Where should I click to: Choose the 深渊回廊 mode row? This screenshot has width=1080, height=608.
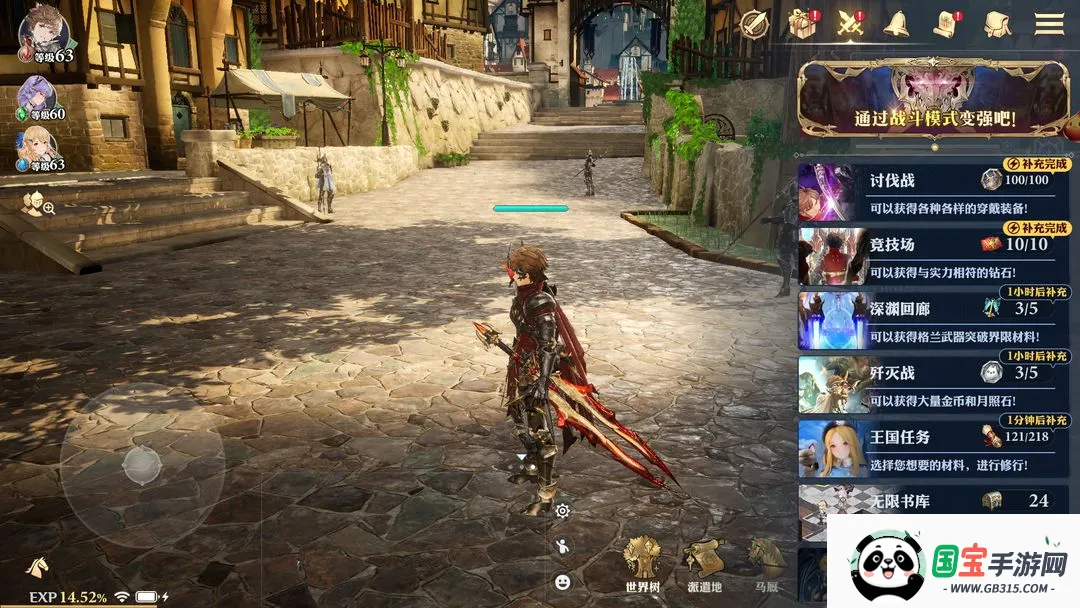pos(933,320)
